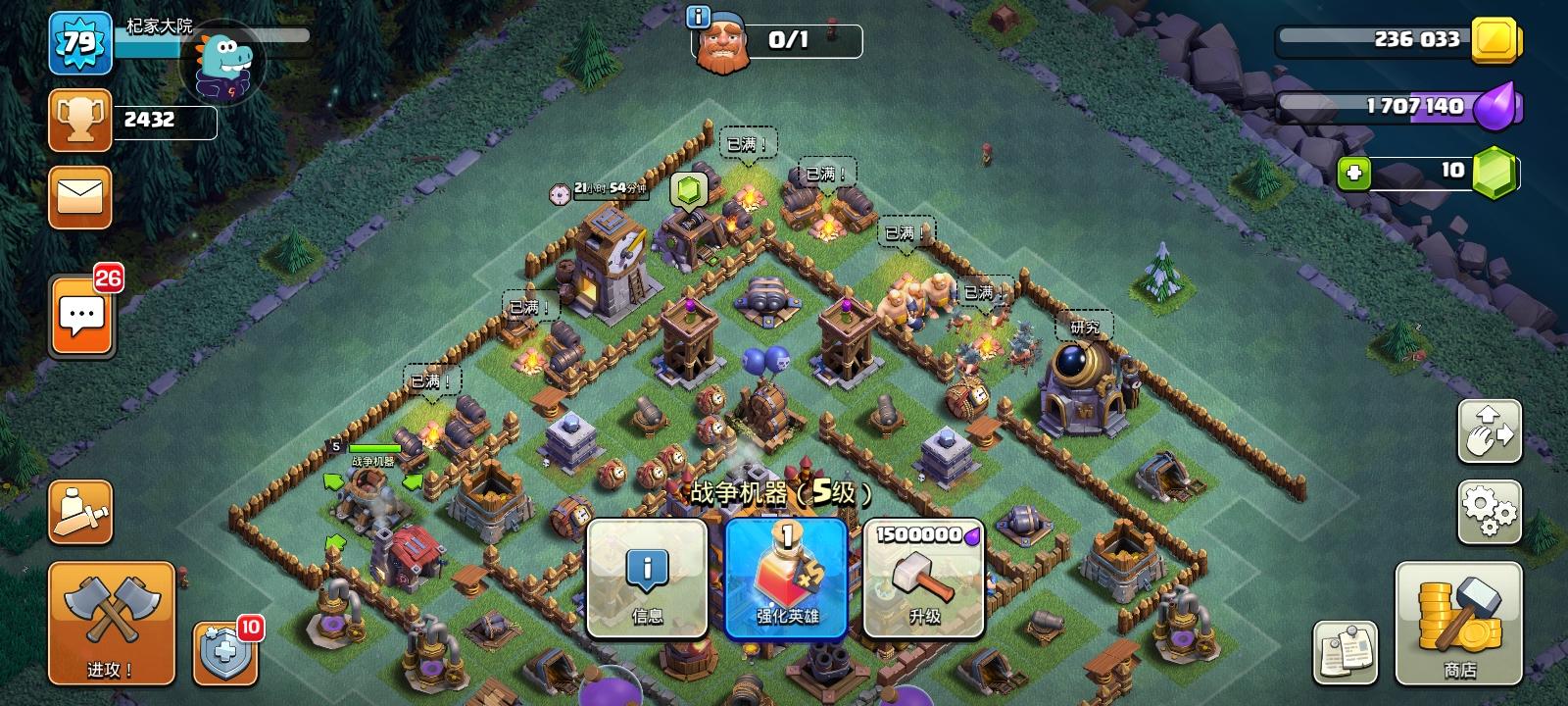Click the trophy icon showing 2432 trophies
Viewport: 1568px width, 706px height.
(x=79, y=118)
